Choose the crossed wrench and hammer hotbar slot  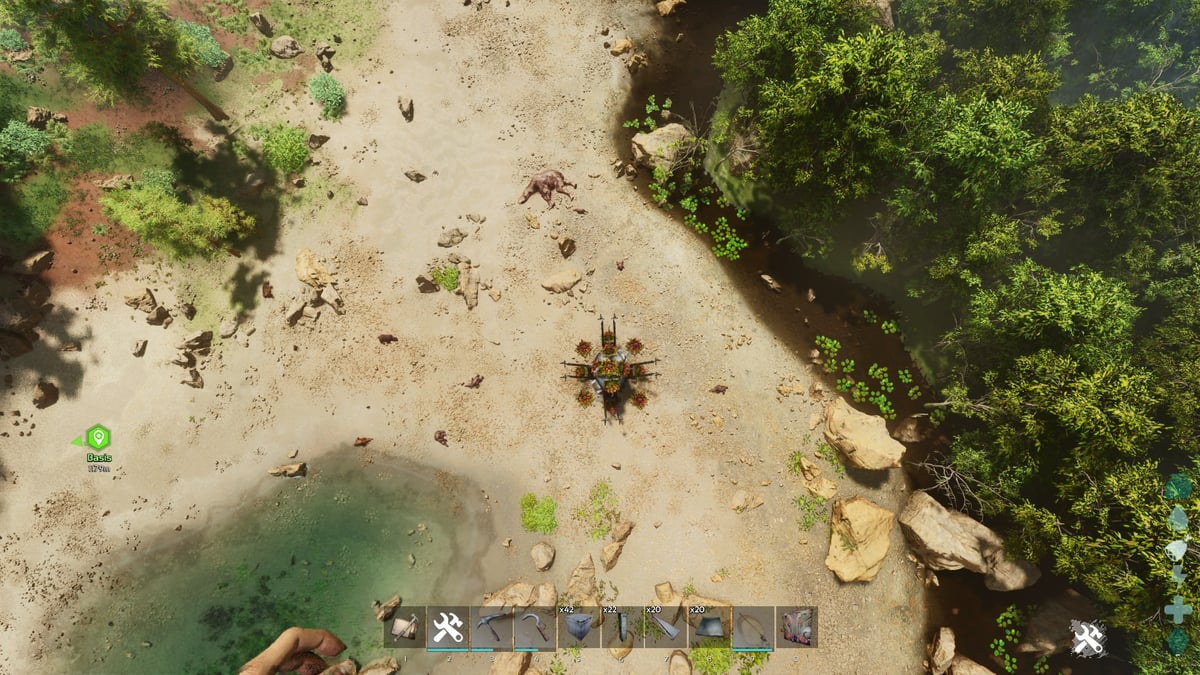coord(448,627)
